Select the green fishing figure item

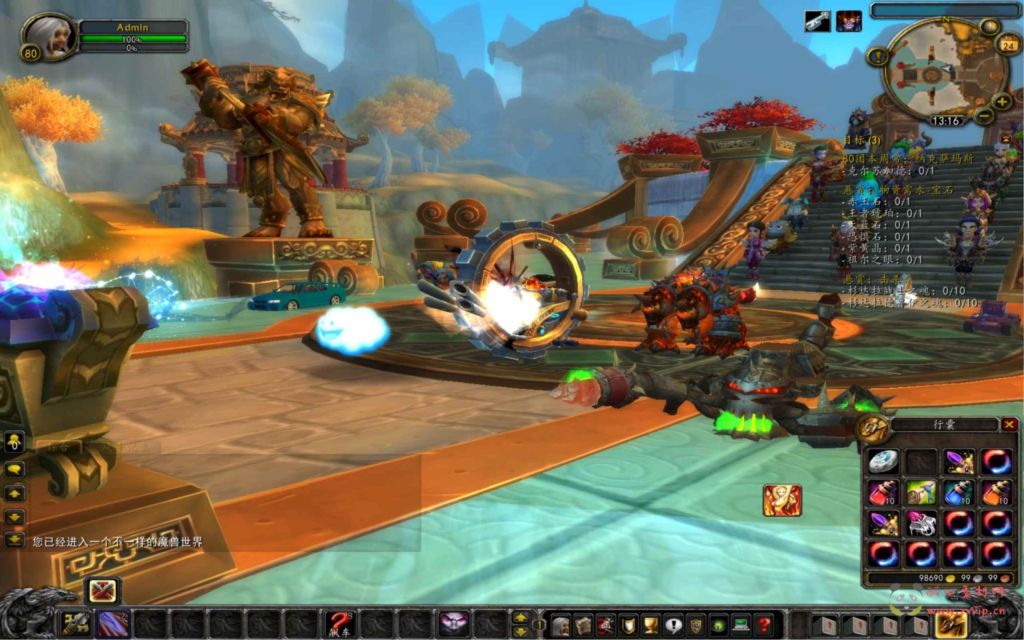click(x=921, y=492)
